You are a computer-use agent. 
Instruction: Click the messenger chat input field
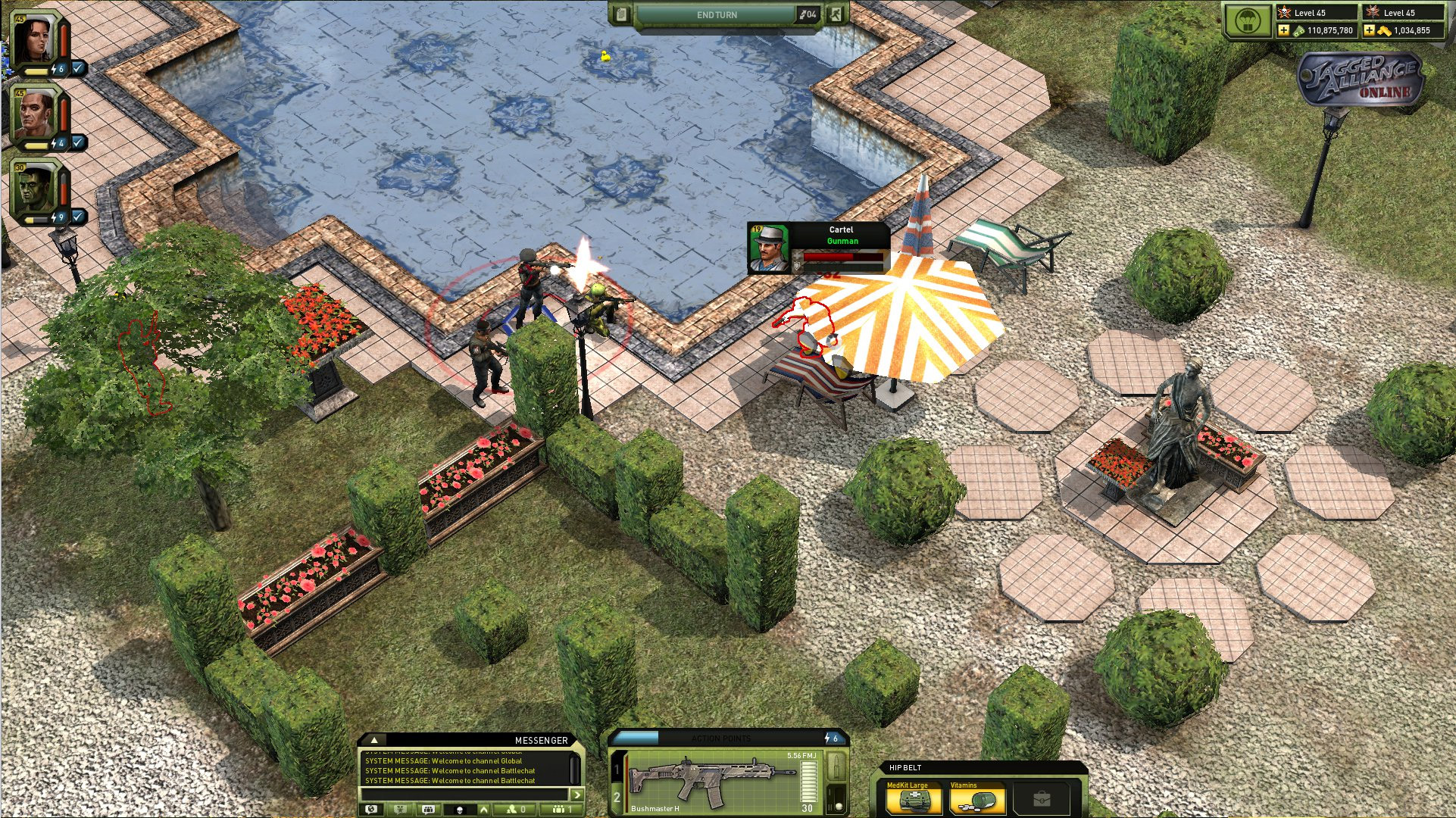(x=465, y=794)
